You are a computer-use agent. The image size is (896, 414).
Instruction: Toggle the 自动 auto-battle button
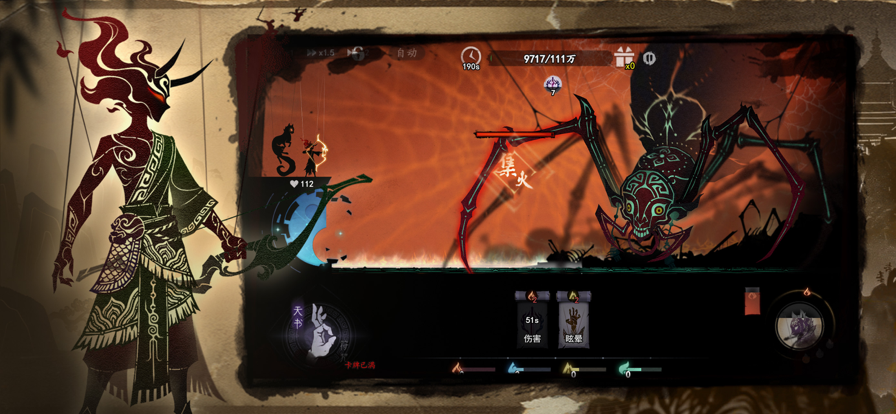[406, 53]
